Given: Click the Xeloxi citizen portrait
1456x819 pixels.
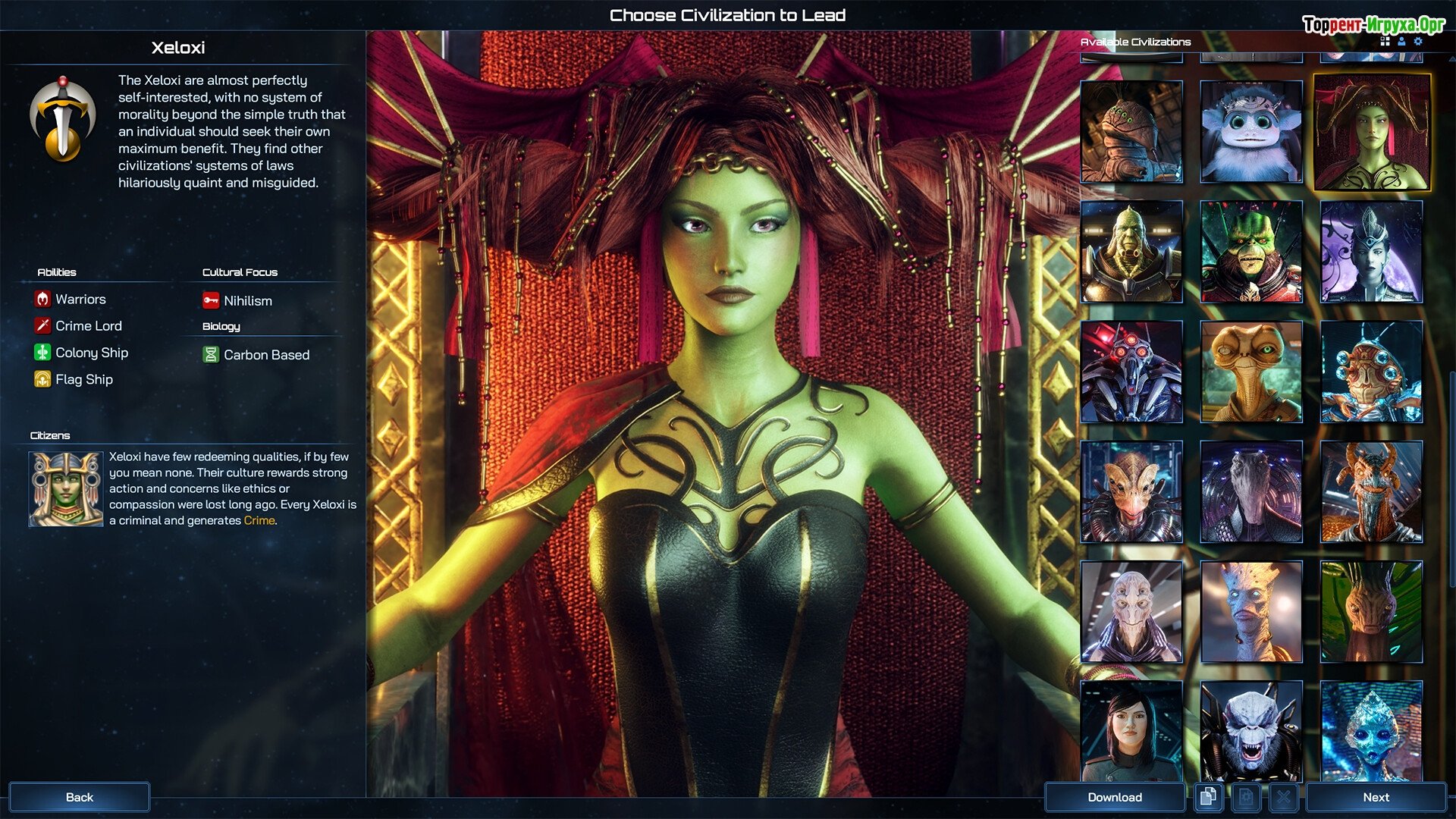Looking at the screenshot, I should pos(66,489).
